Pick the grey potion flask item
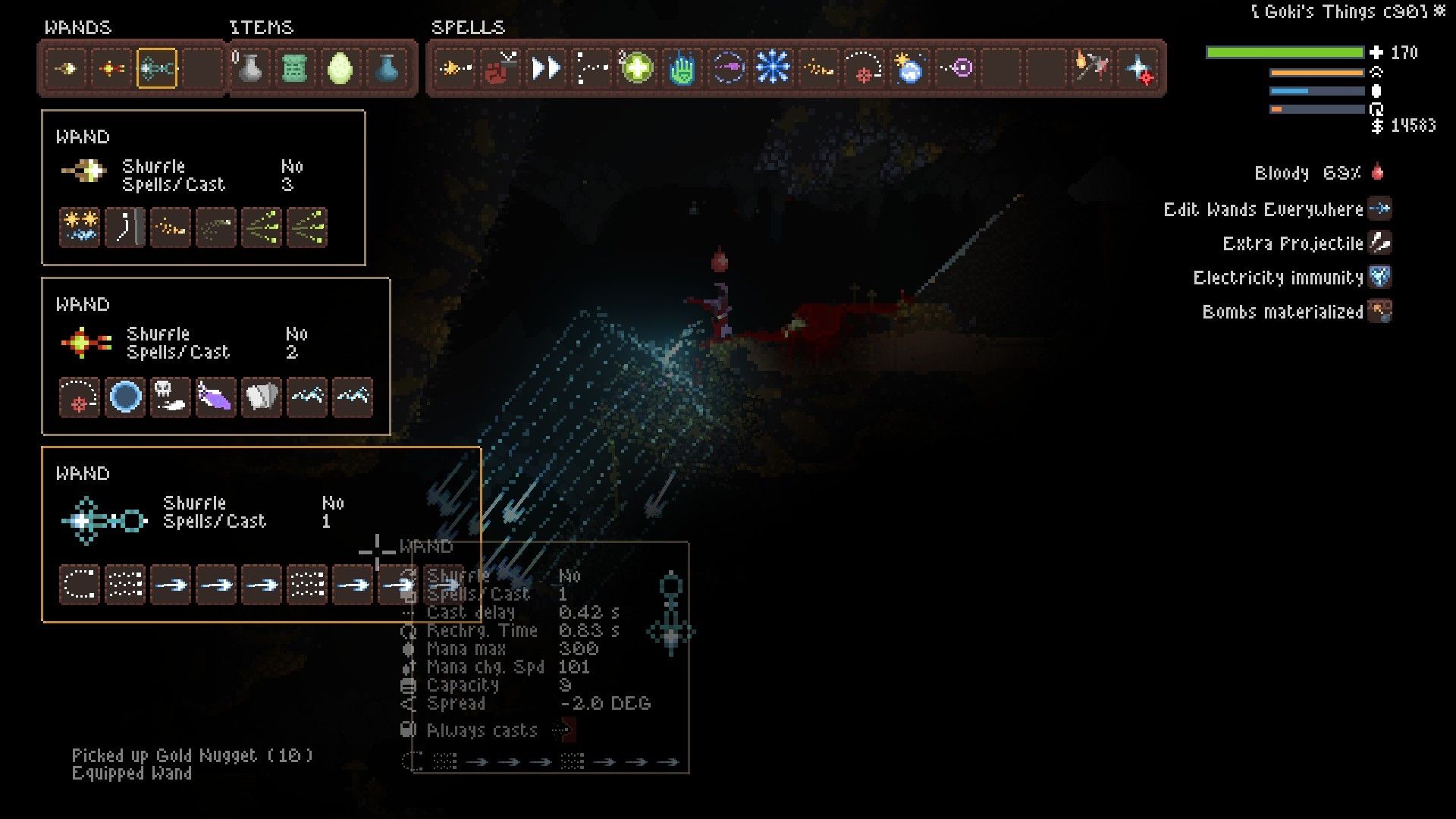 [249, 69]
